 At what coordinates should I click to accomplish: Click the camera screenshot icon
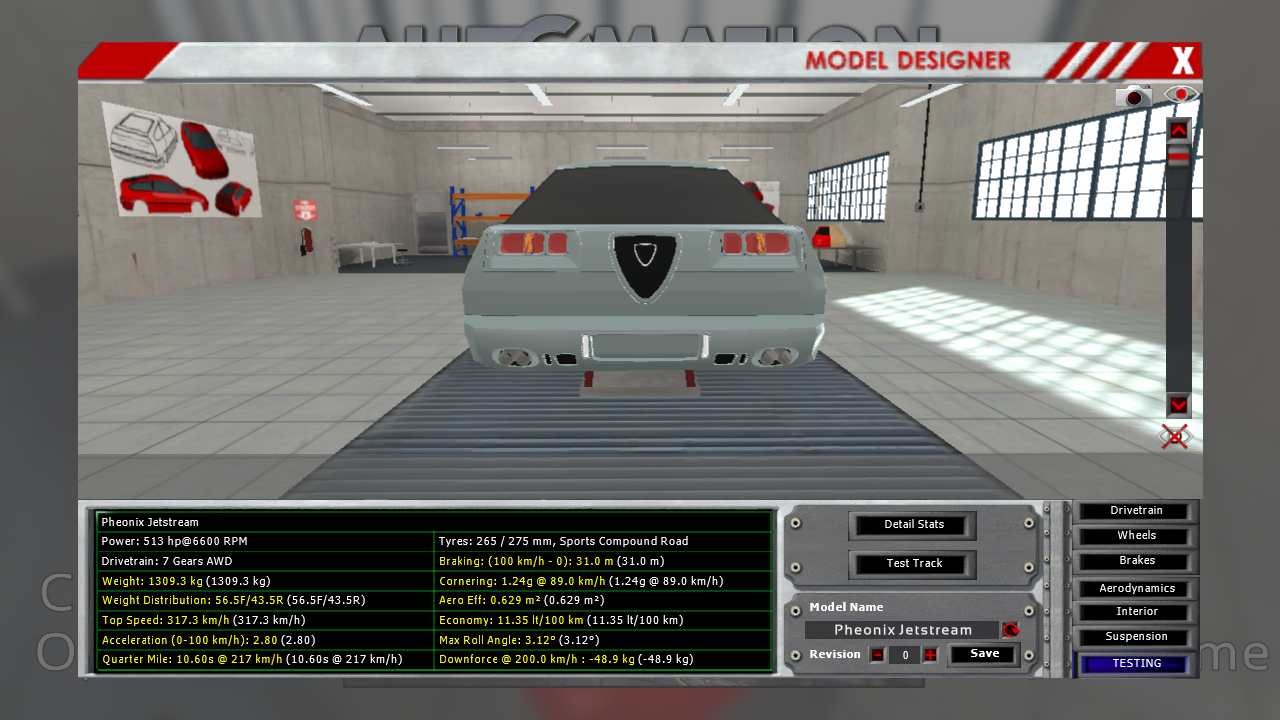1134,96
